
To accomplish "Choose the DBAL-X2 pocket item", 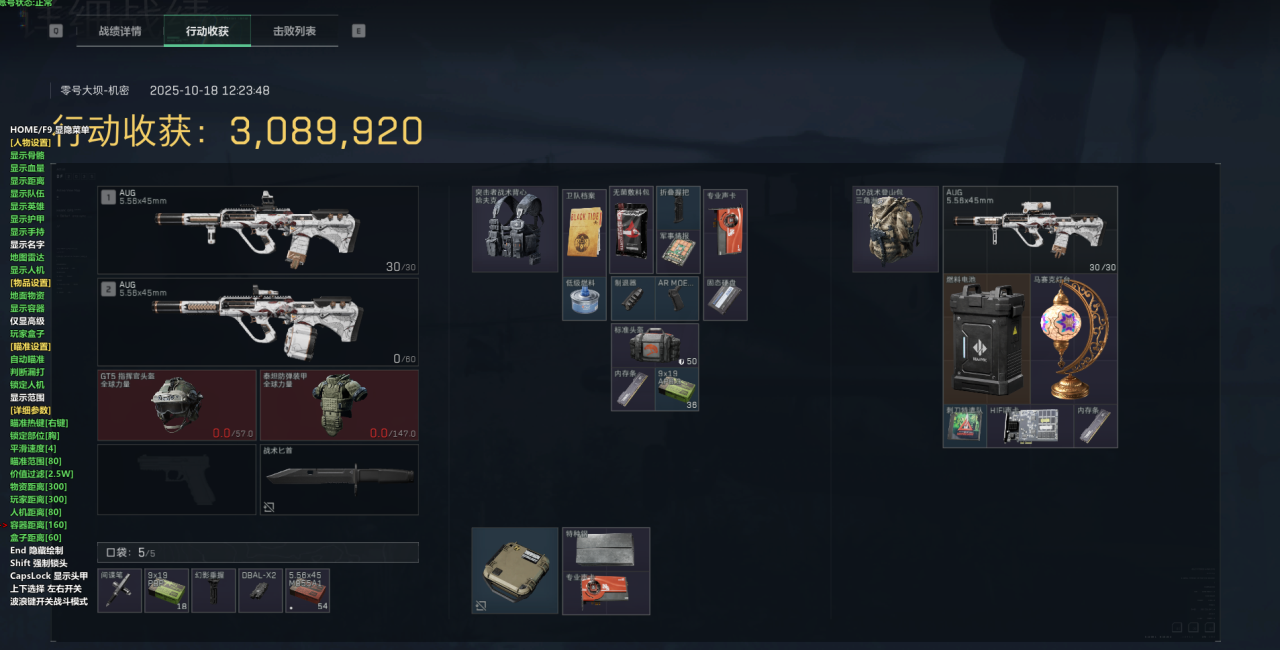I will [261, 591].
